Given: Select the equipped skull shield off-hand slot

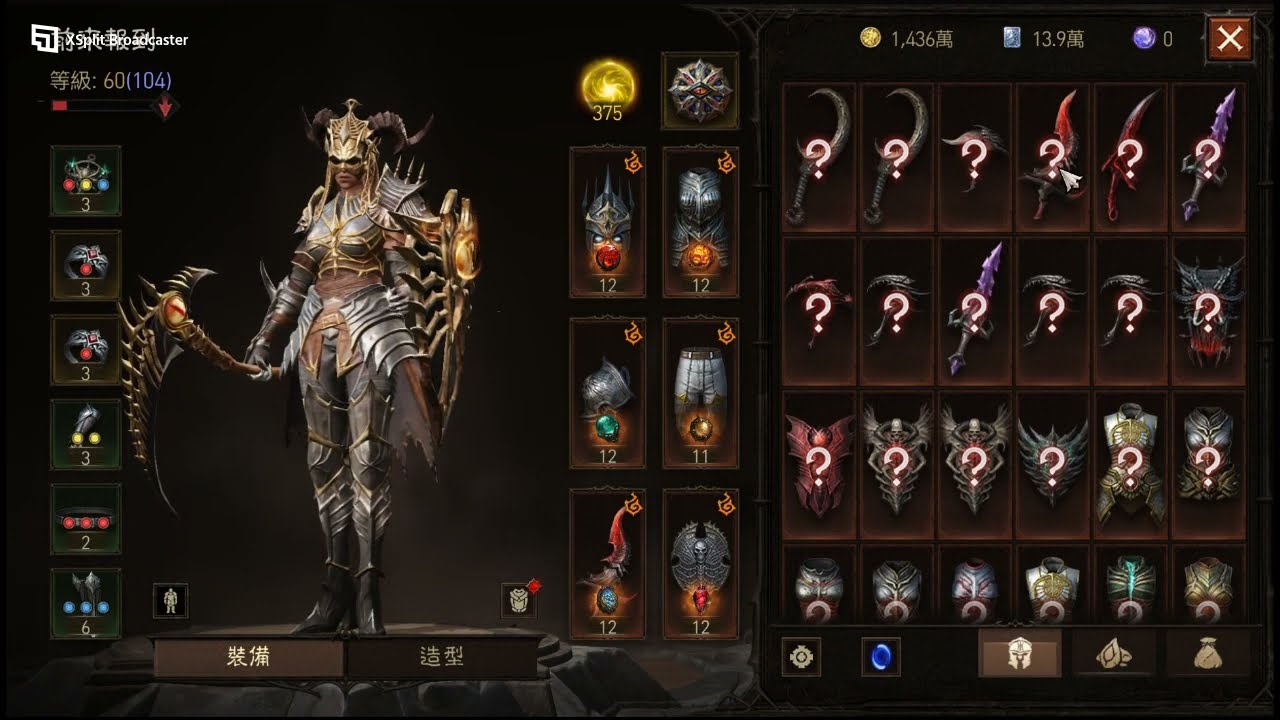Looking at the screenshot, I should tap(700, 564).
